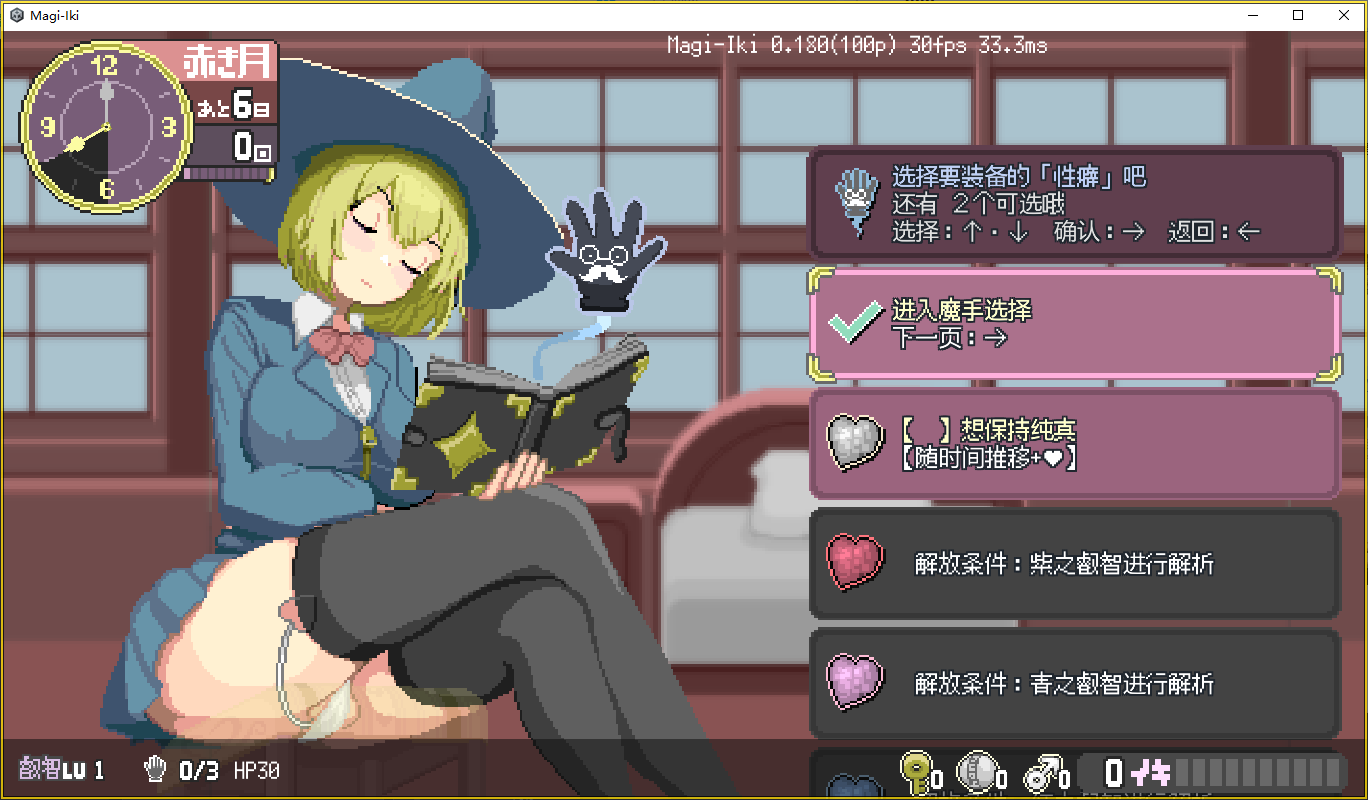This screenshot has height=800, width=1368.
Task: Select the locked '紫之叡智进行解析' entry
Action: (1074, 564)
